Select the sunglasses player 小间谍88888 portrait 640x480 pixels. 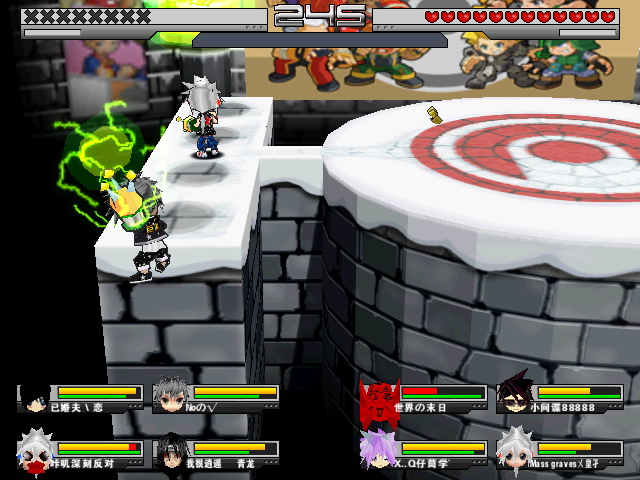tap(514, 397)
